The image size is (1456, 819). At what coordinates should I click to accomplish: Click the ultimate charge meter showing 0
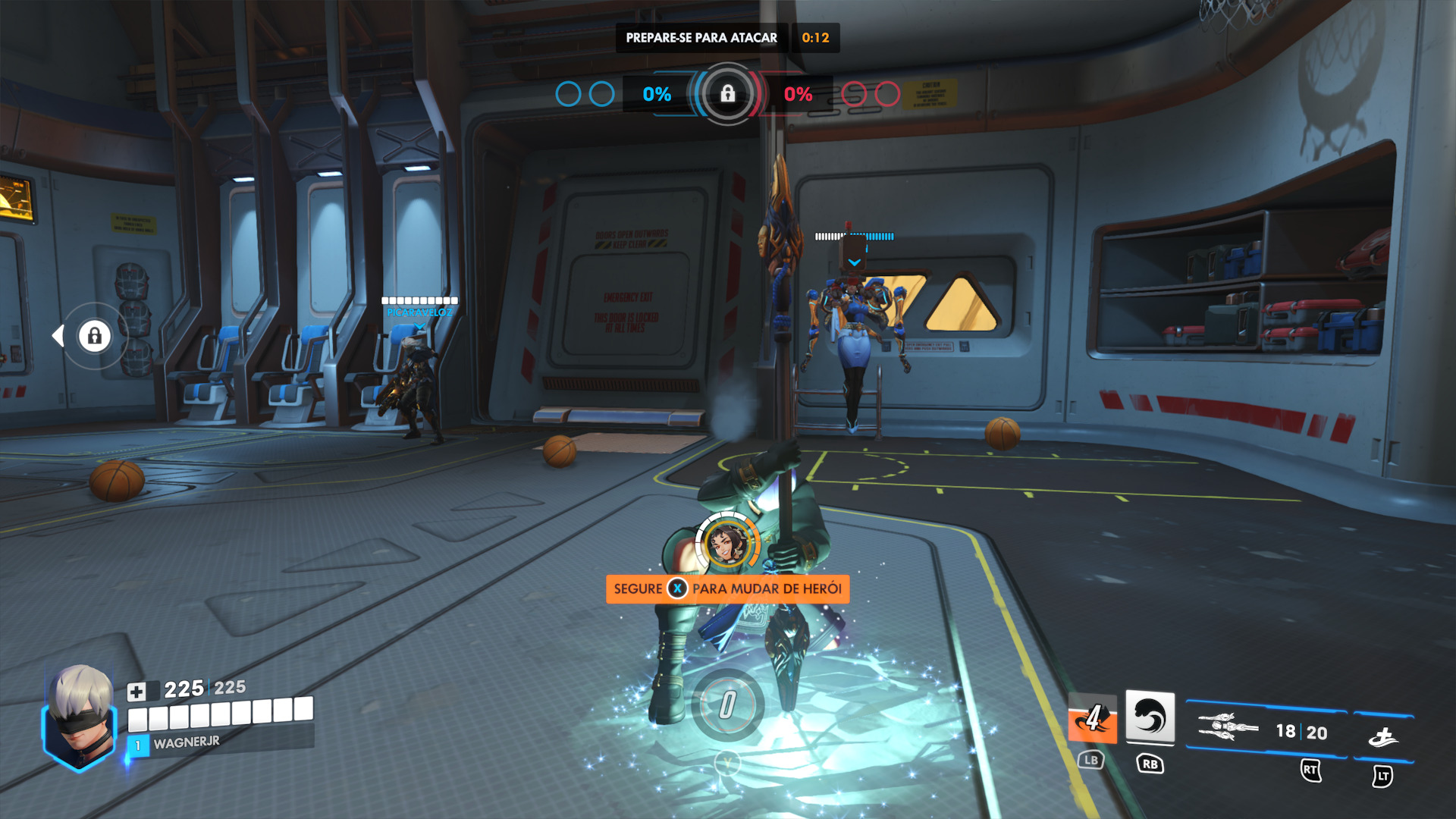tap(727, 704)
